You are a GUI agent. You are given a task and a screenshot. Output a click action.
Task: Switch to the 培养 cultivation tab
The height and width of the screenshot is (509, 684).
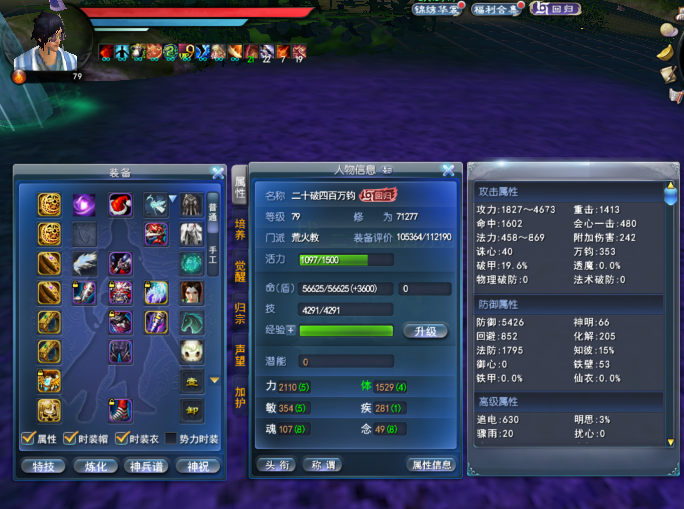(240, 229)
